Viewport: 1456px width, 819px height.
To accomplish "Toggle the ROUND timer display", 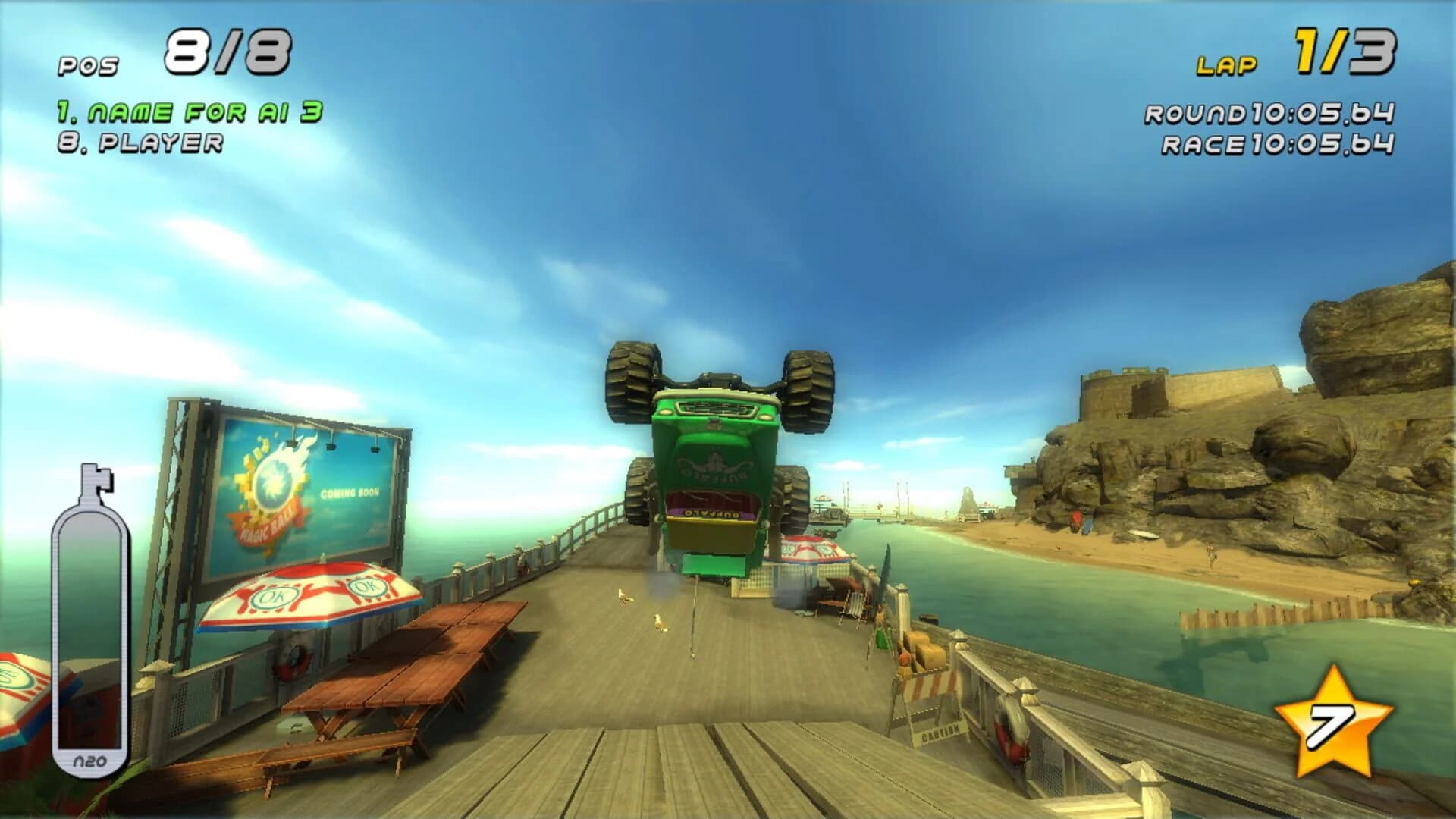I will 1269,114.
